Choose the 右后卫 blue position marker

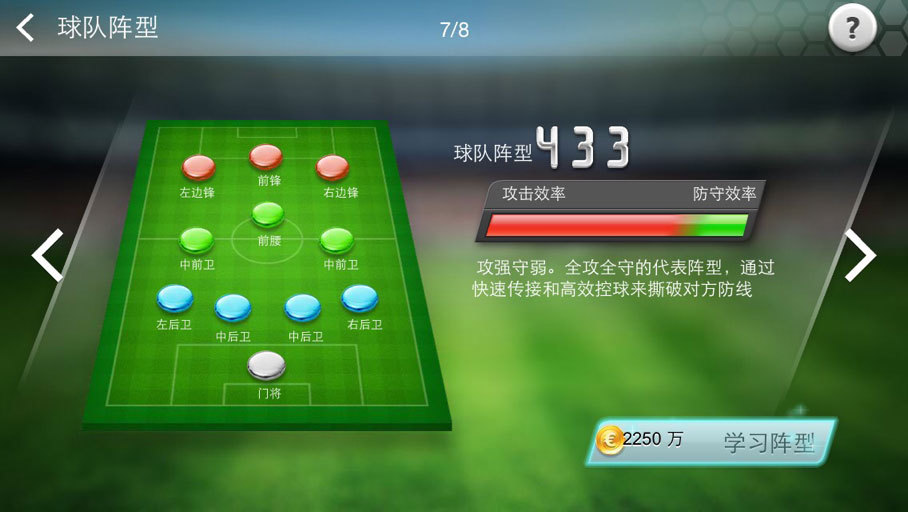(x=360, y=298)
